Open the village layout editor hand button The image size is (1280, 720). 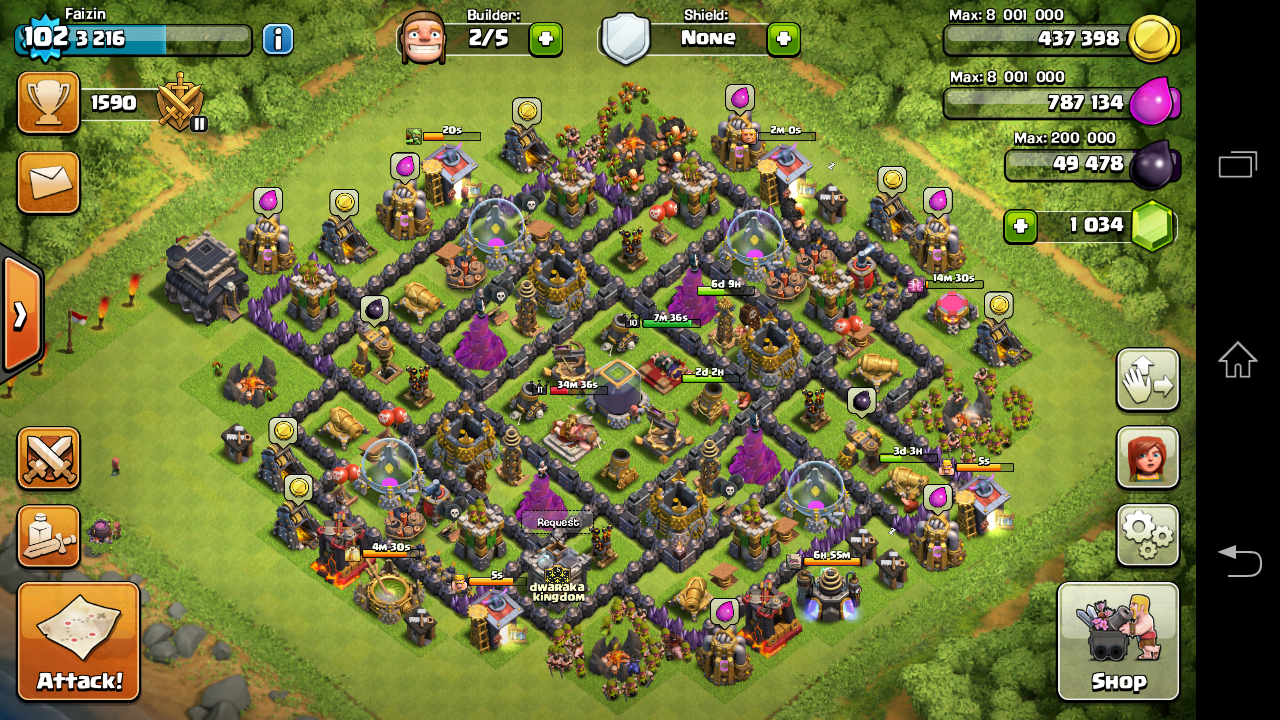click(1147, 380)
